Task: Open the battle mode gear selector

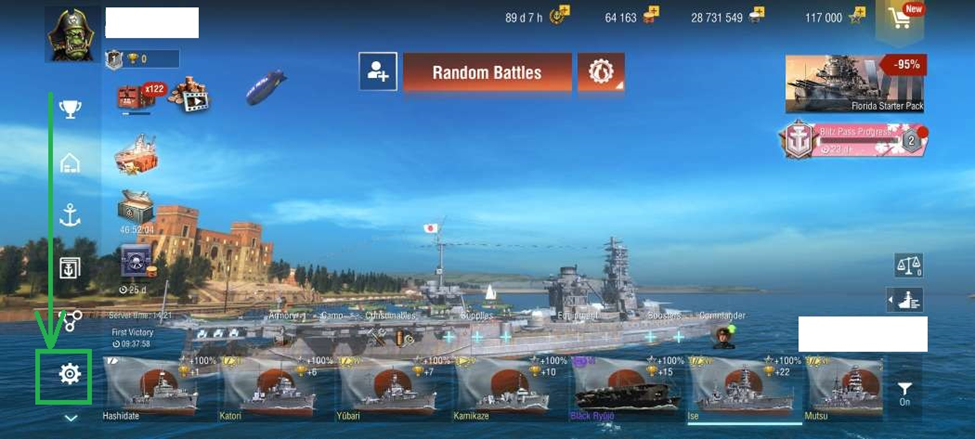Action: pyautogui.click(x=600, y=73)
